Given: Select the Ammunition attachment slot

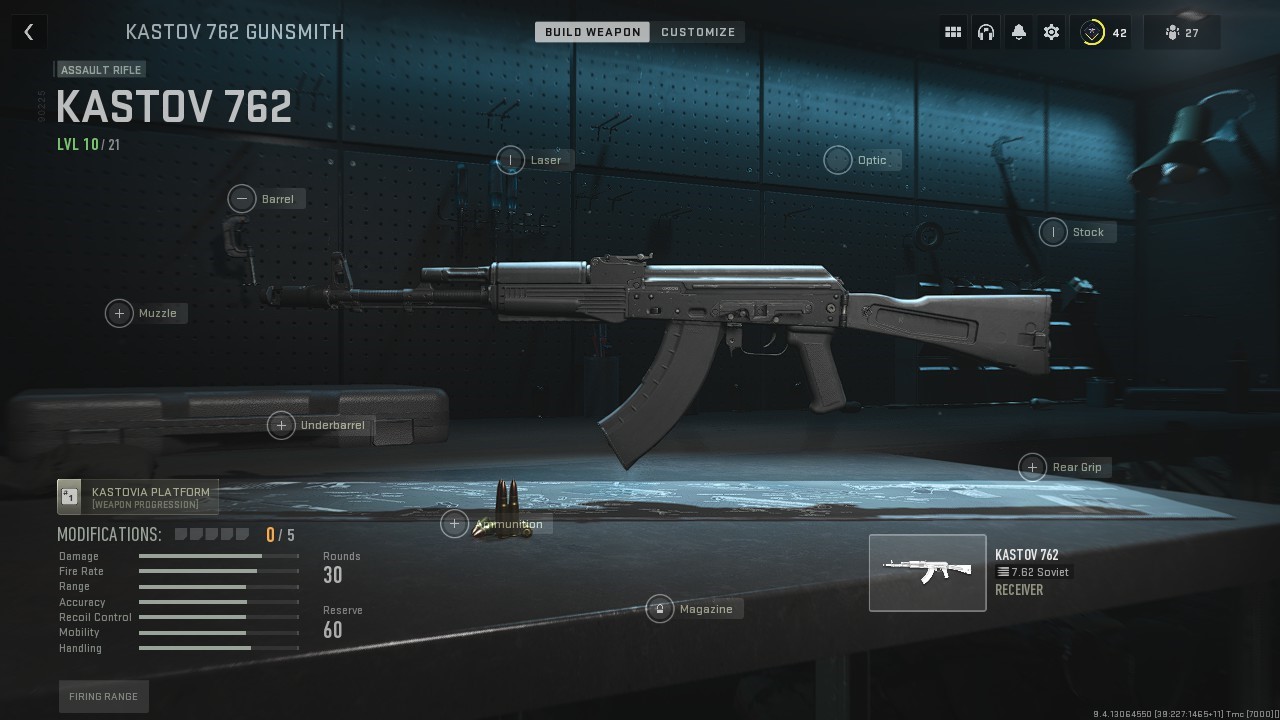Looking at the screenshot, I should click(x=455, y=523).
